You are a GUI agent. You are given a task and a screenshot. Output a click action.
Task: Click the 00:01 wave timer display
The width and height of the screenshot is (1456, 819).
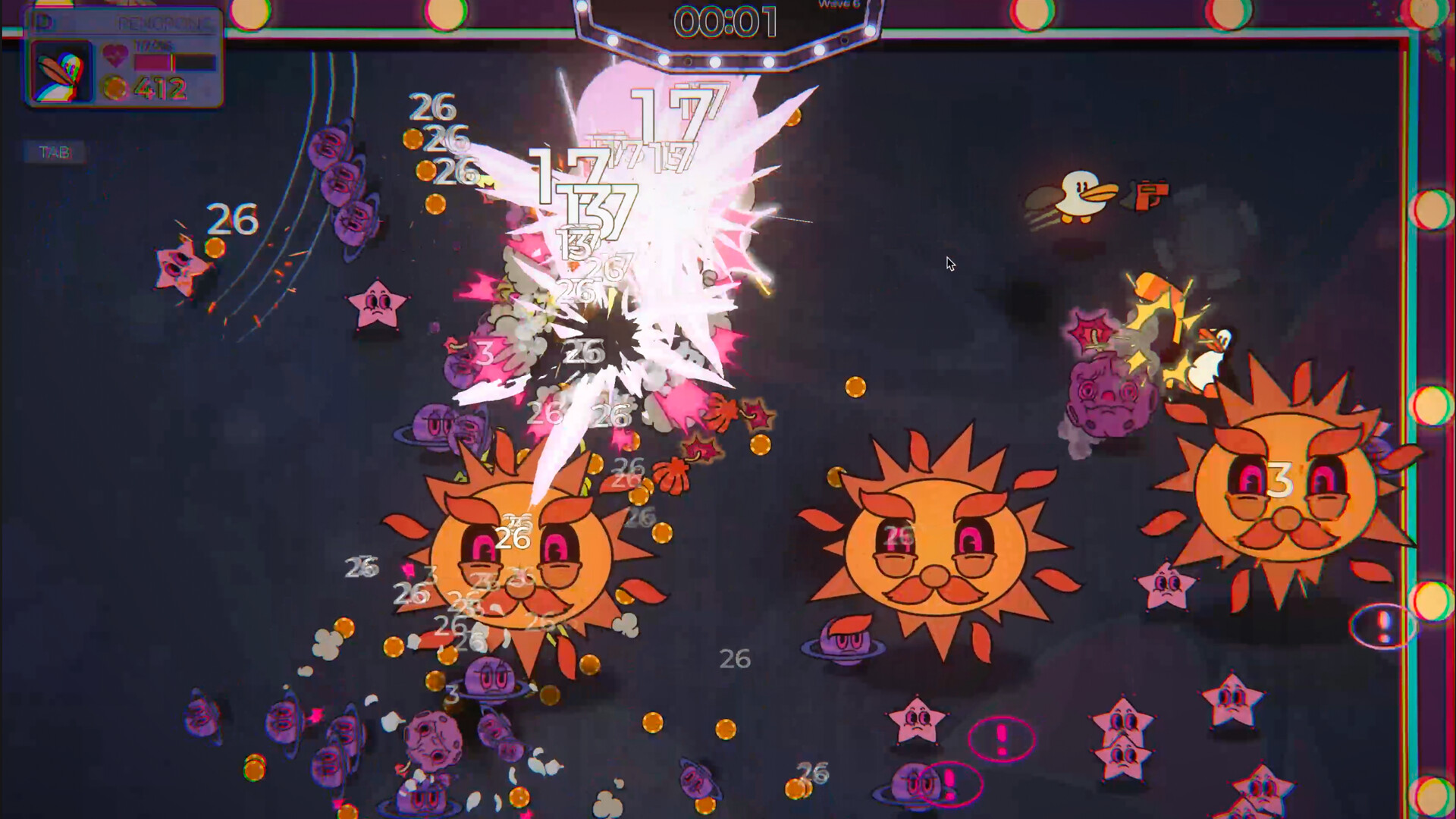[726, 20]
